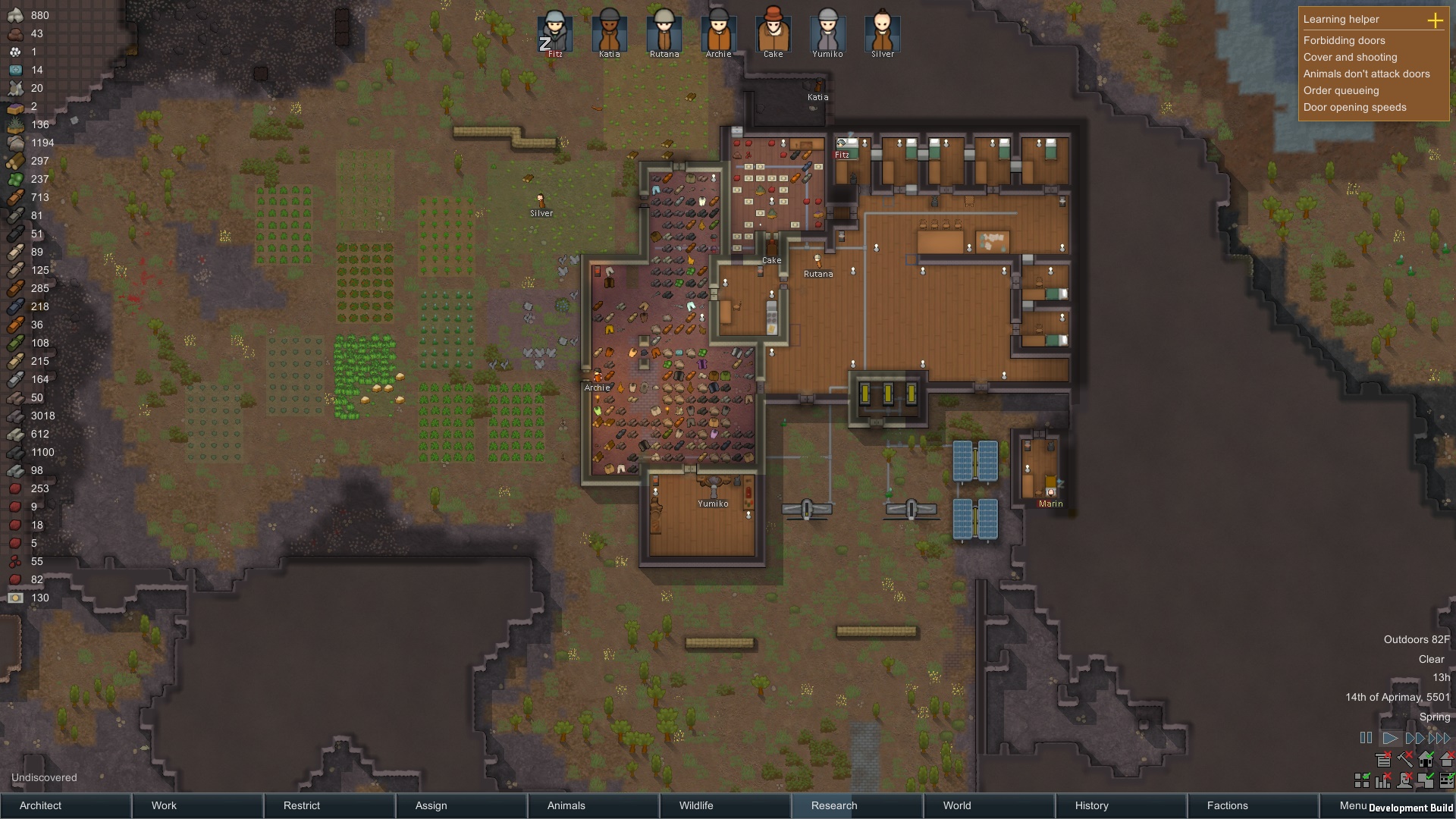Open the Order queueing lesson
This screenshot has height=819, width=1456.
pyautogui.click(x=1341, y=90)
